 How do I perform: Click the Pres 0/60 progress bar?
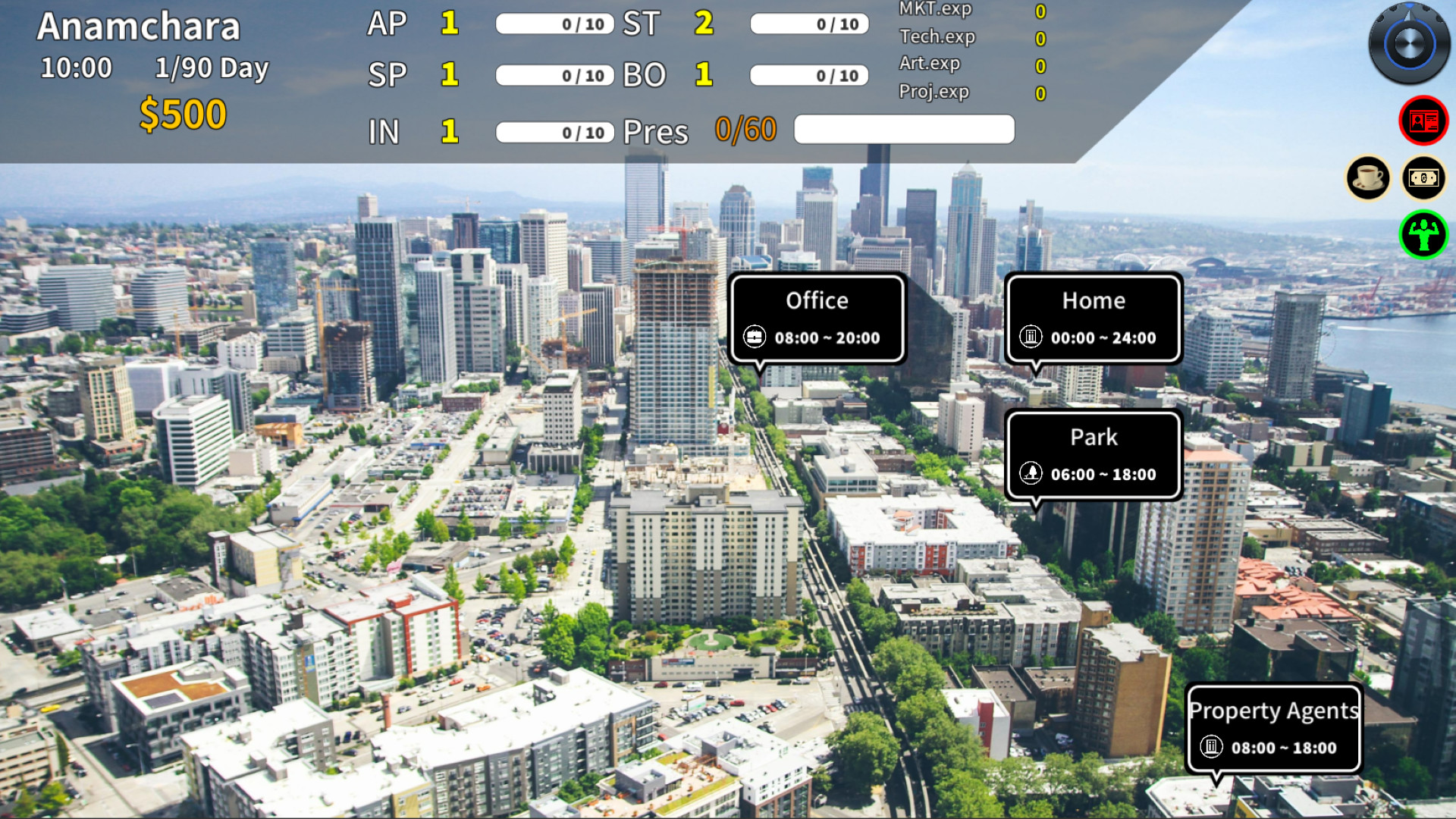[x=902, y=129]
